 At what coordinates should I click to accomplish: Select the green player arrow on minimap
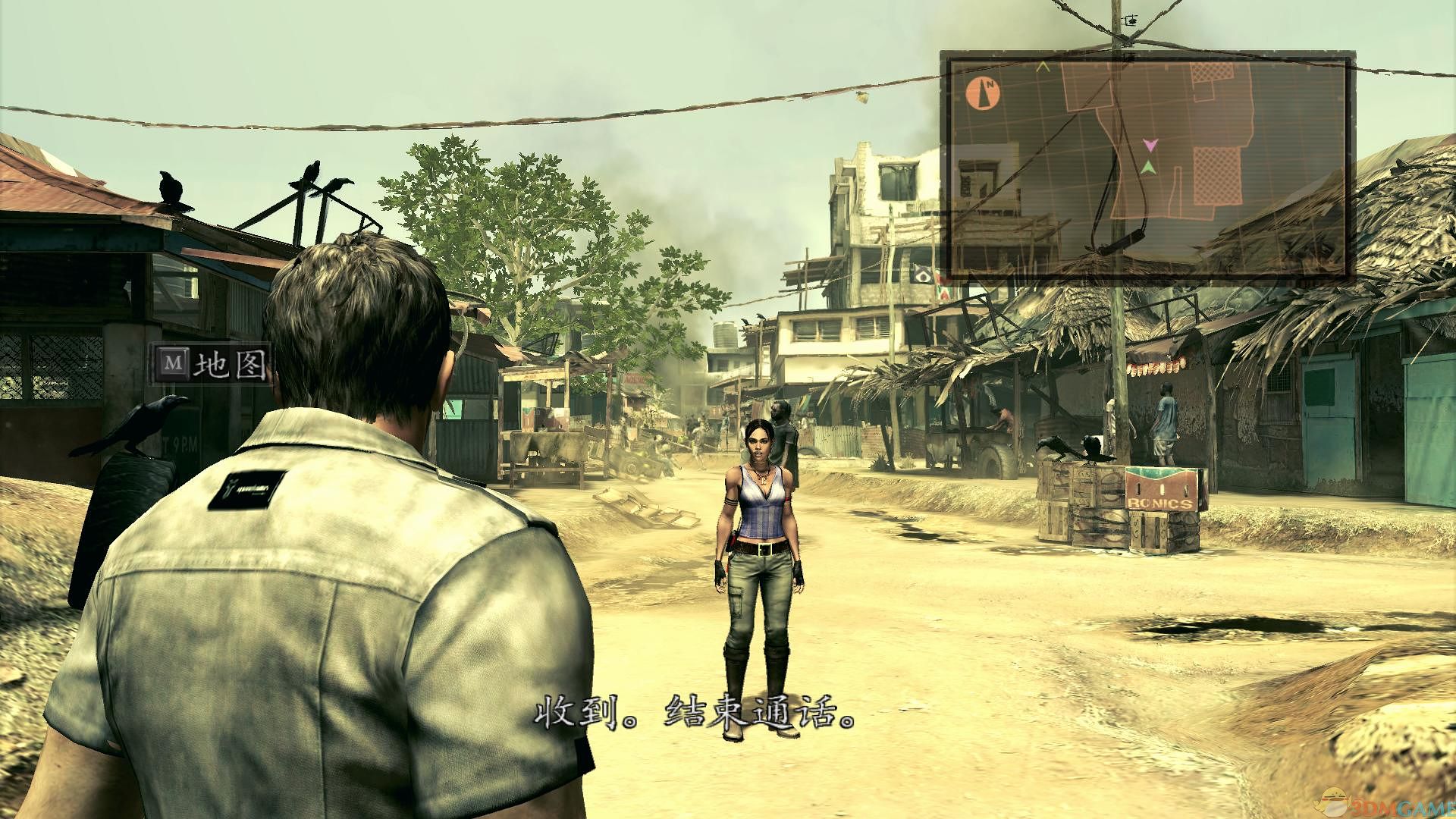click(1149, 167)
